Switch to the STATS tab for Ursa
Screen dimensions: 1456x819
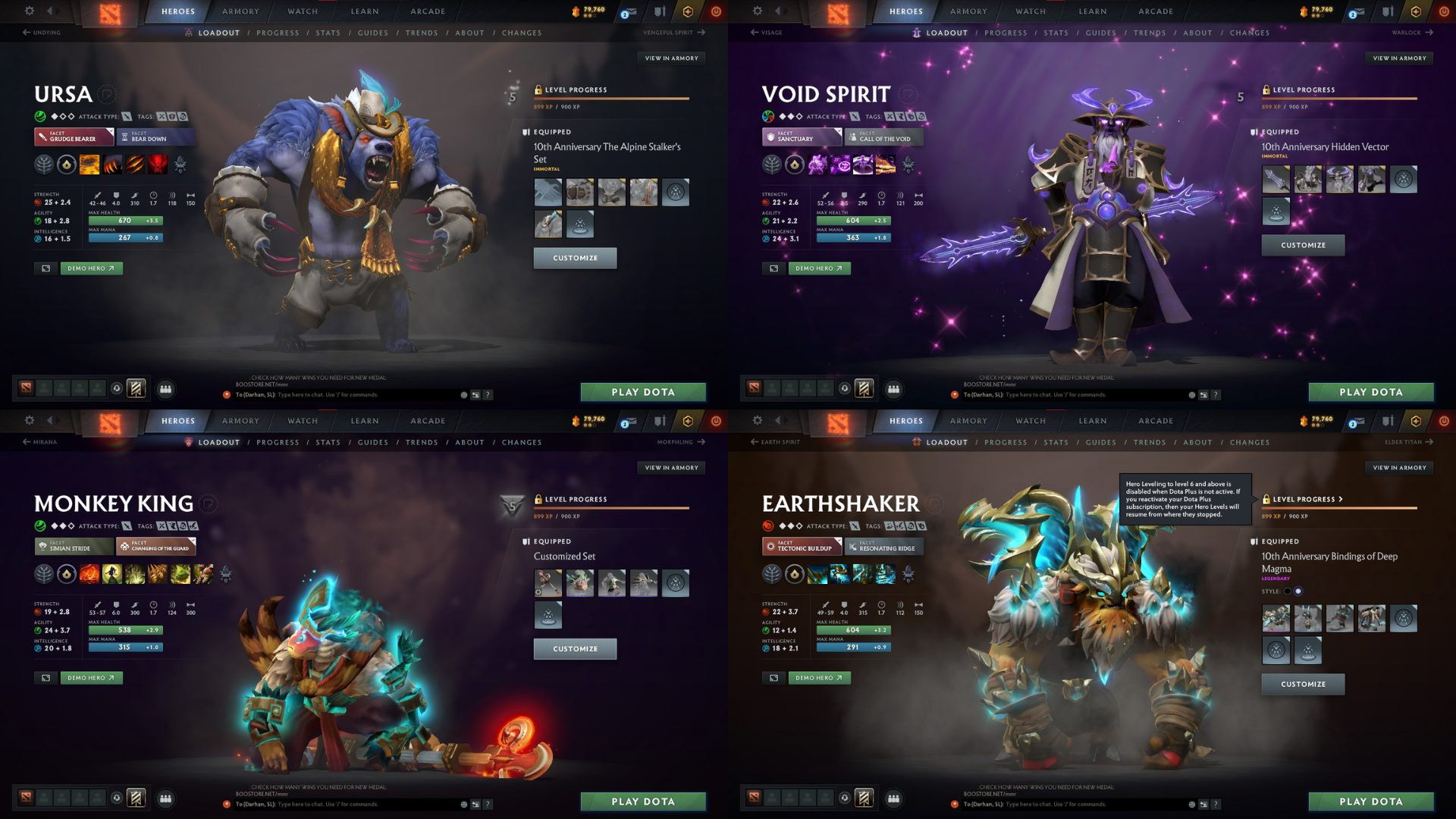click(328, 33)
